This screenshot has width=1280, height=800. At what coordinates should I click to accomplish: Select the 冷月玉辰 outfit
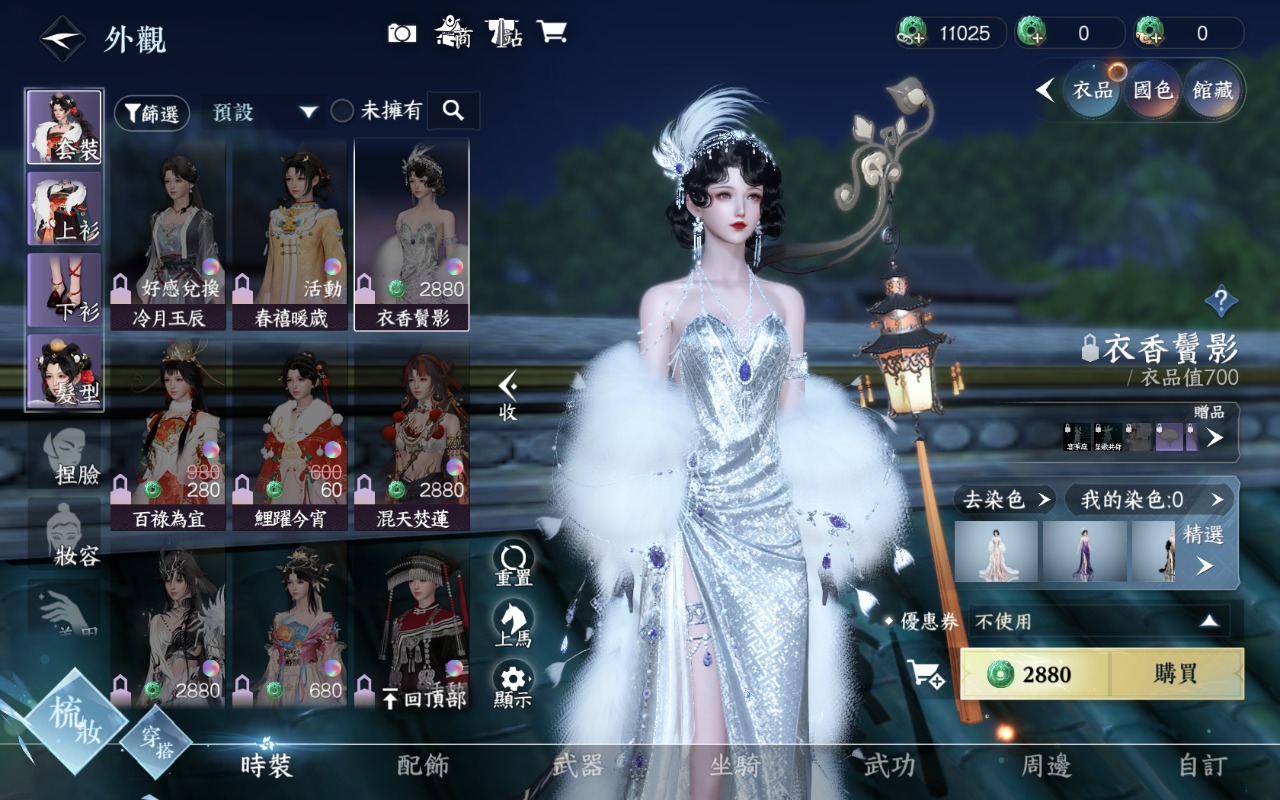coord(170,237)
